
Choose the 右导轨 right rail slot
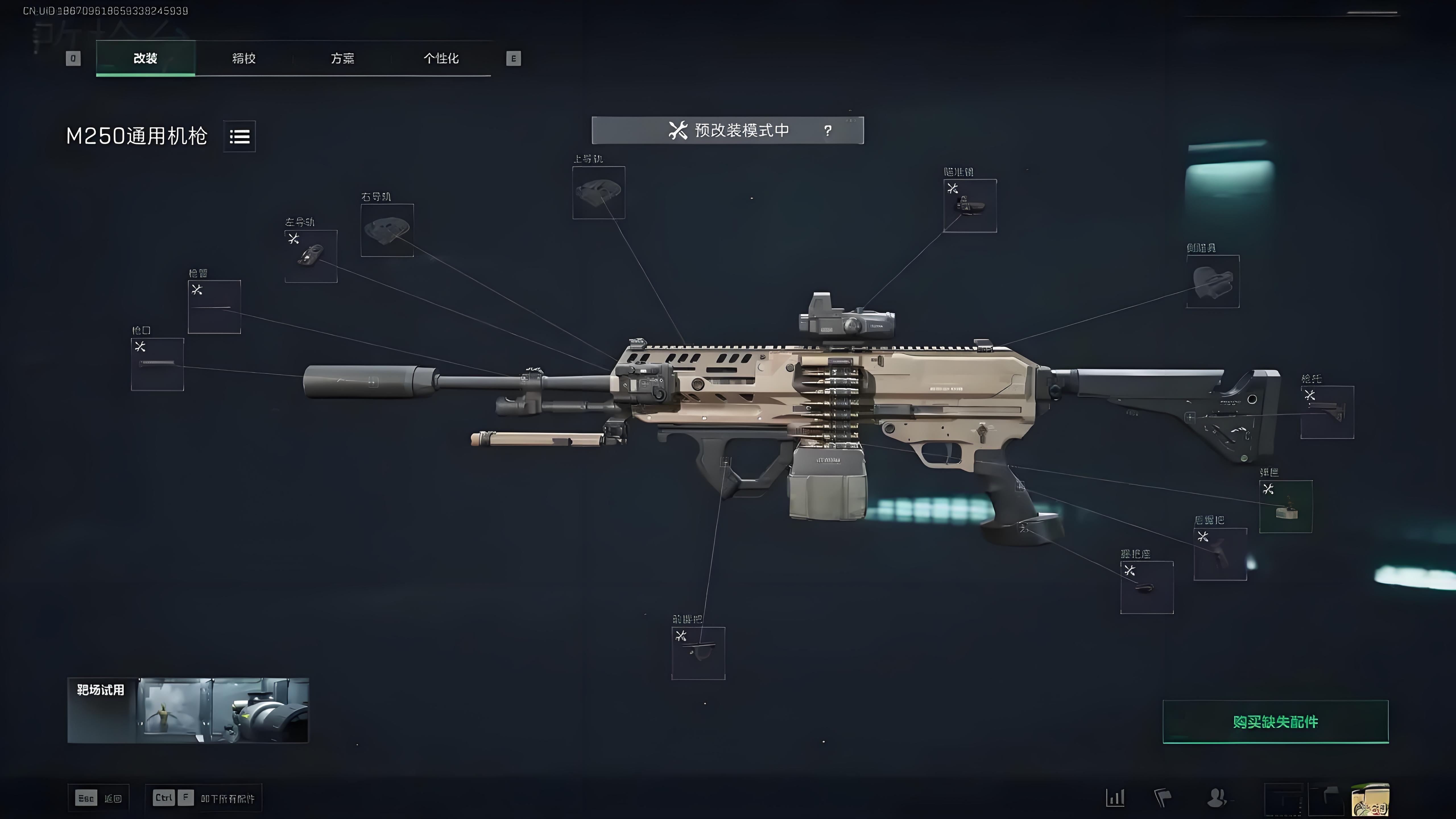(x=387, y=230)
